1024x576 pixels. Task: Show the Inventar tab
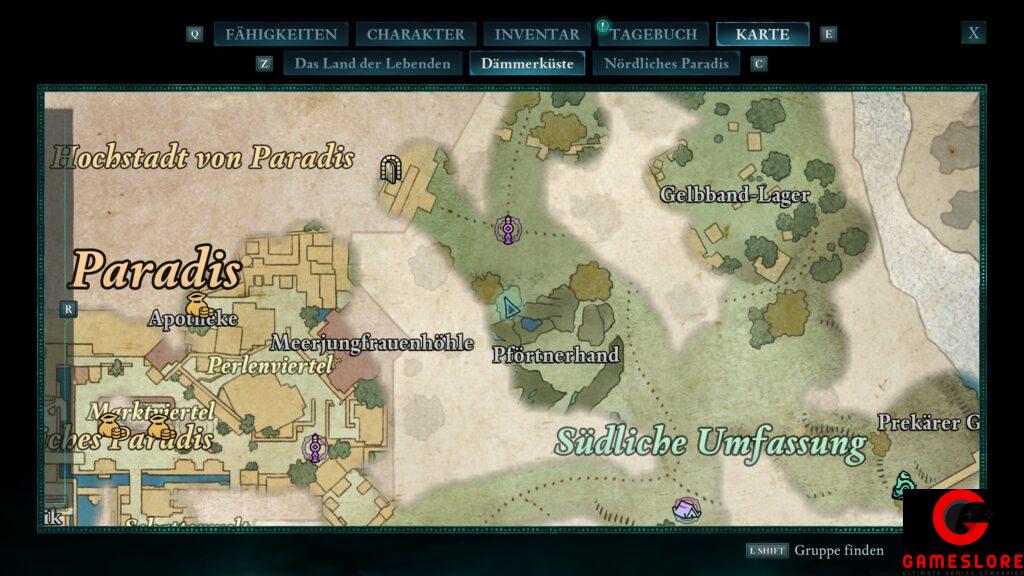(537, 34)
